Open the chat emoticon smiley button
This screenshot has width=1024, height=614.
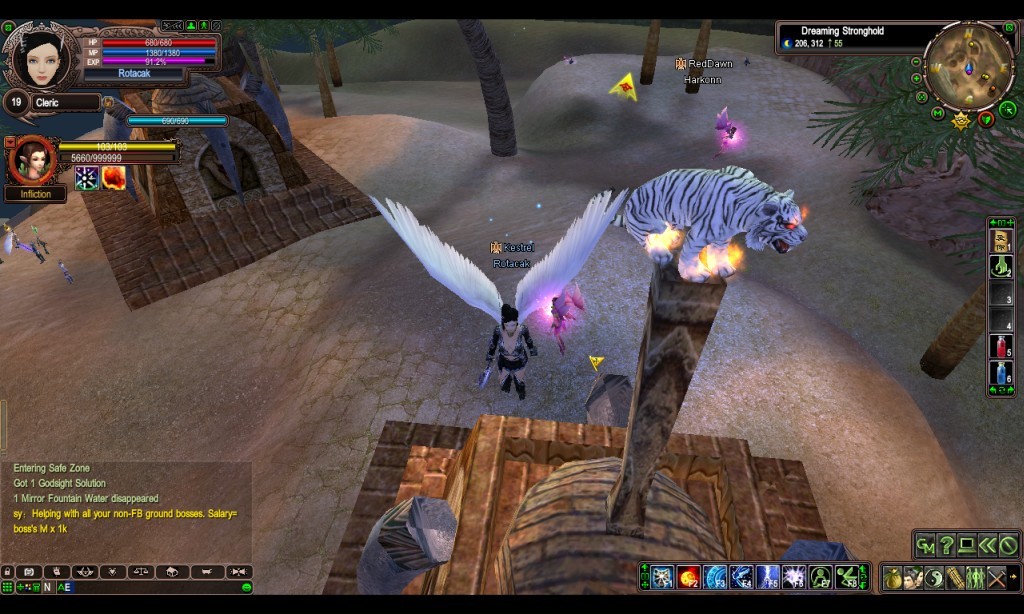pyautogui.click(x=246, y=587)
